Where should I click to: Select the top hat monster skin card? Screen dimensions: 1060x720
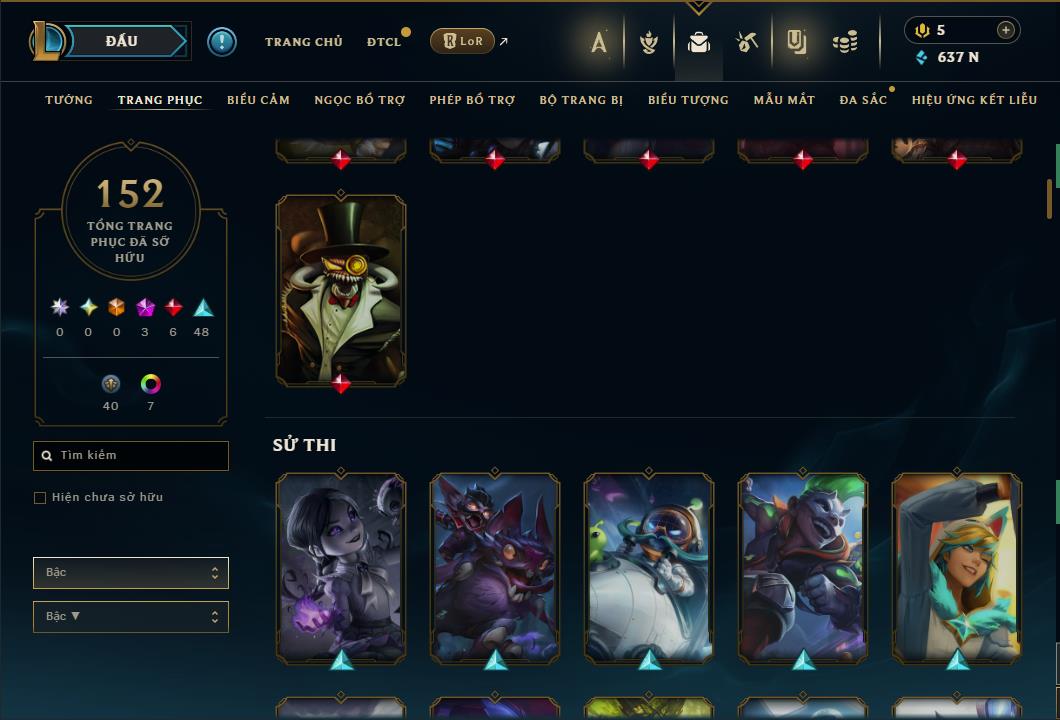[x=341, y=289]
